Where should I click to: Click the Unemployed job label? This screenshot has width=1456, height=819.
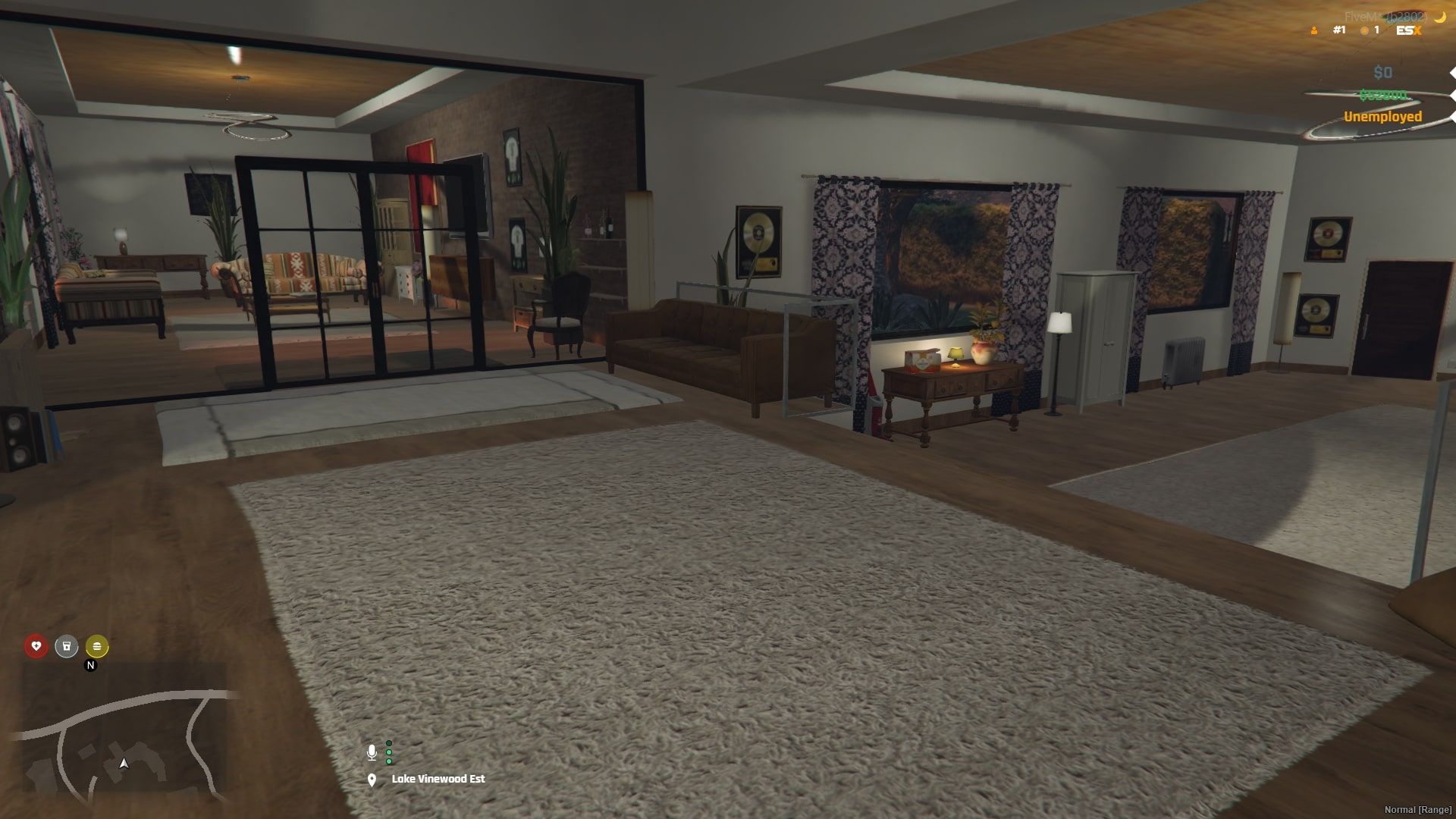pos(1382,118)
